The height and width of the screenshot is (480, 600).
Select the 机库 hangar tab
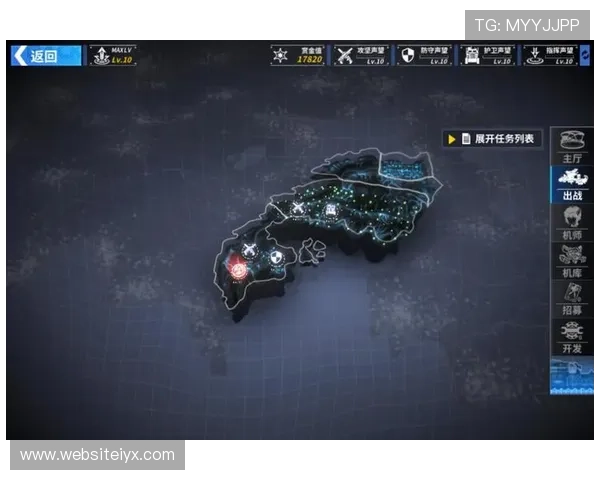click(x=572, y=261)
